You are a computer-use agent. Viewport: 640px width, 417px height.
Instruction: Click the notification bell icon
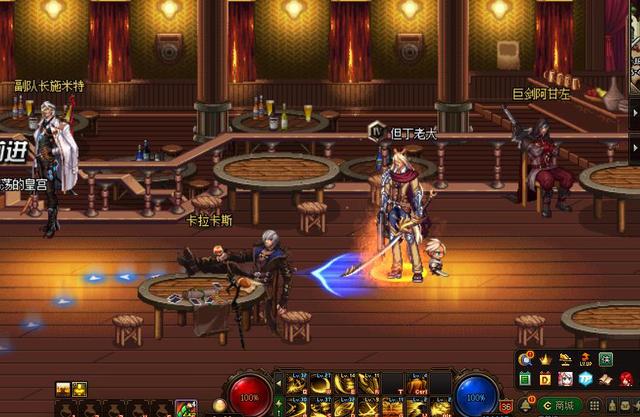point(524,405)
